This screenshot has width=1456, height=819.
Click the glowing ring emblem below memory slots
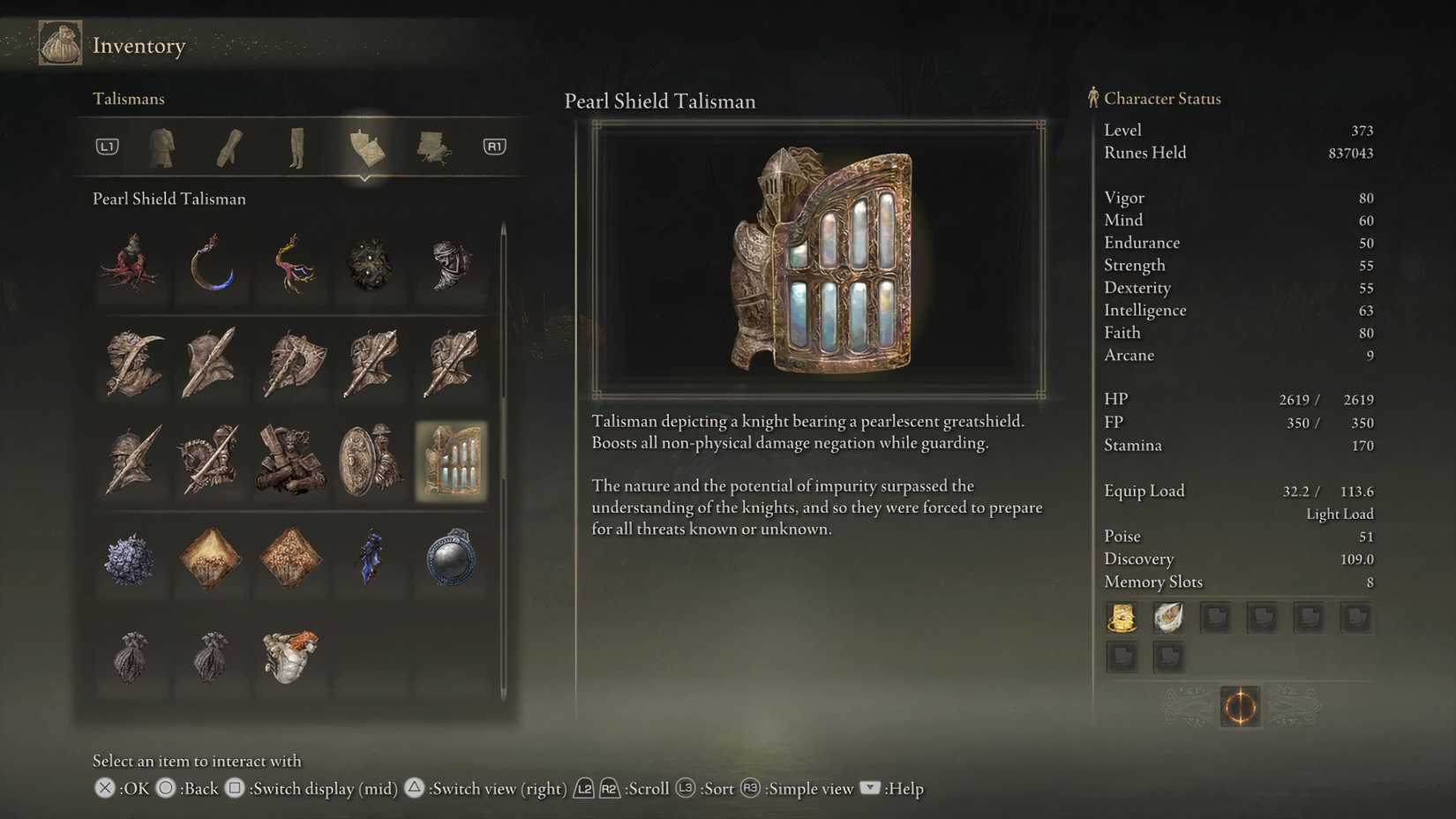pos(1240,706)
